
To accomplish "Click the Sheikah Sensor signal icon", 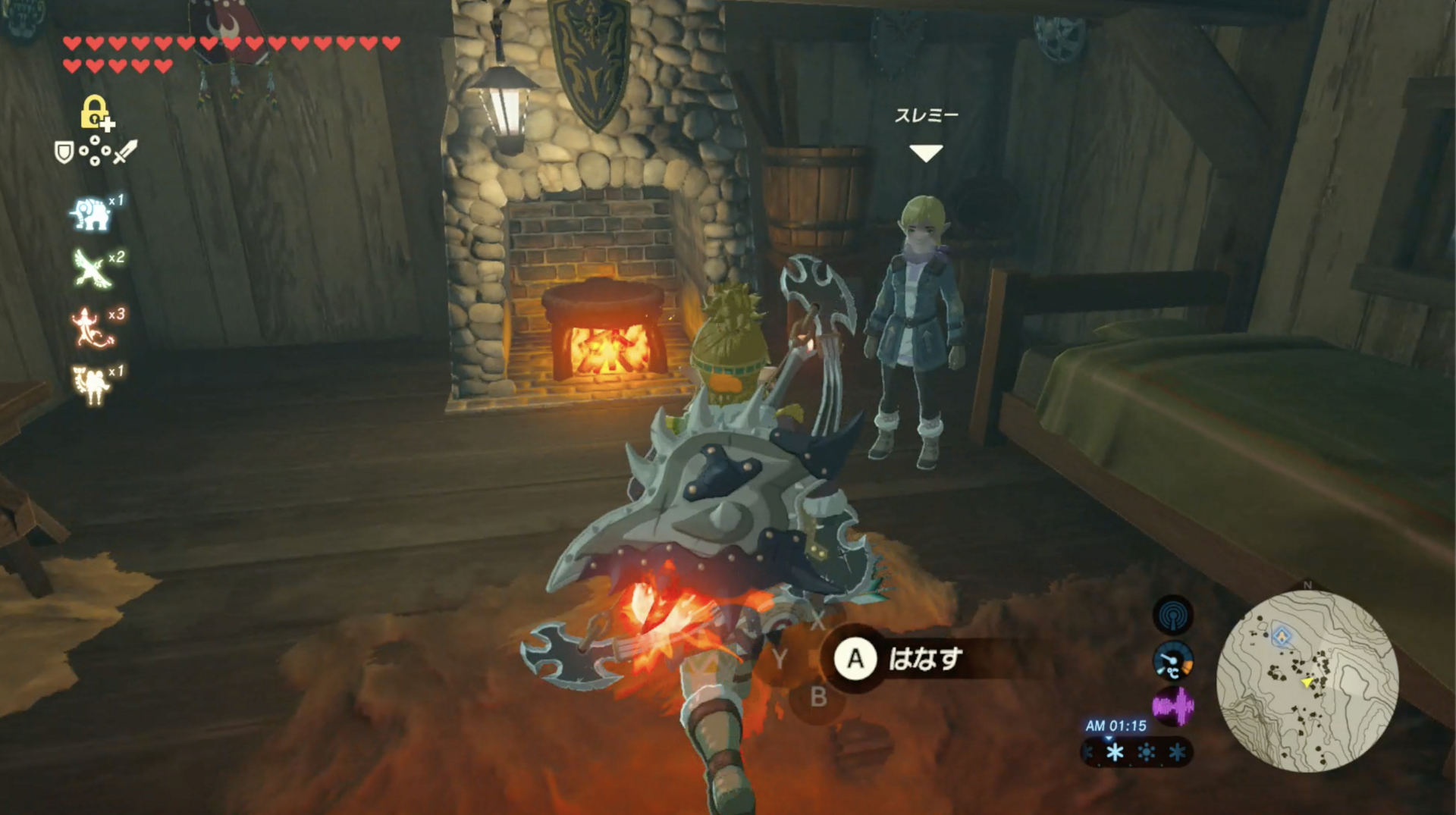I will click(x=1172, y=615).
